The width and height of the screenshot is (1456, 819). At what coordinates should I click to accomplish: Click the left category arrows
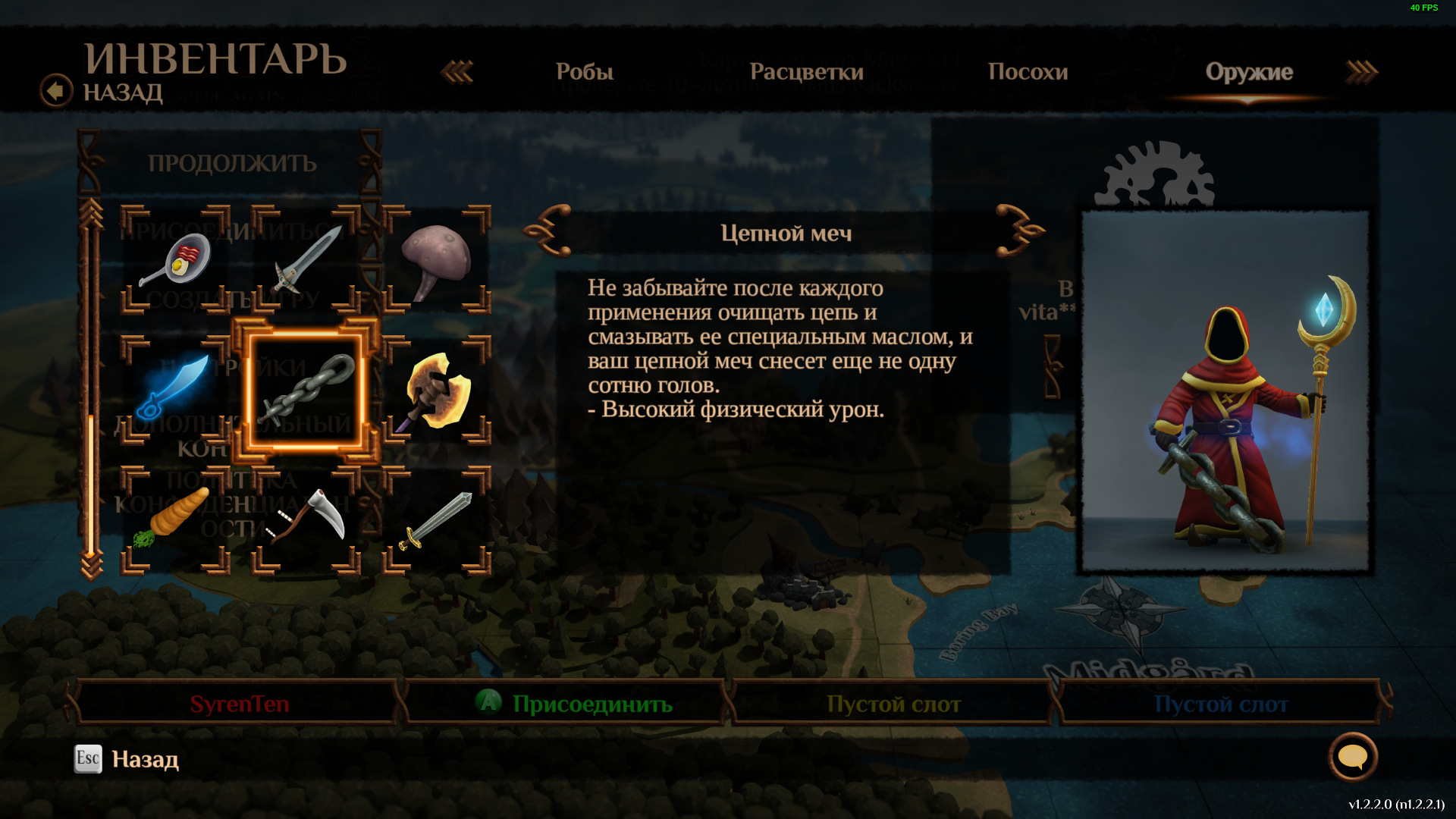click(x=457, y=72)
